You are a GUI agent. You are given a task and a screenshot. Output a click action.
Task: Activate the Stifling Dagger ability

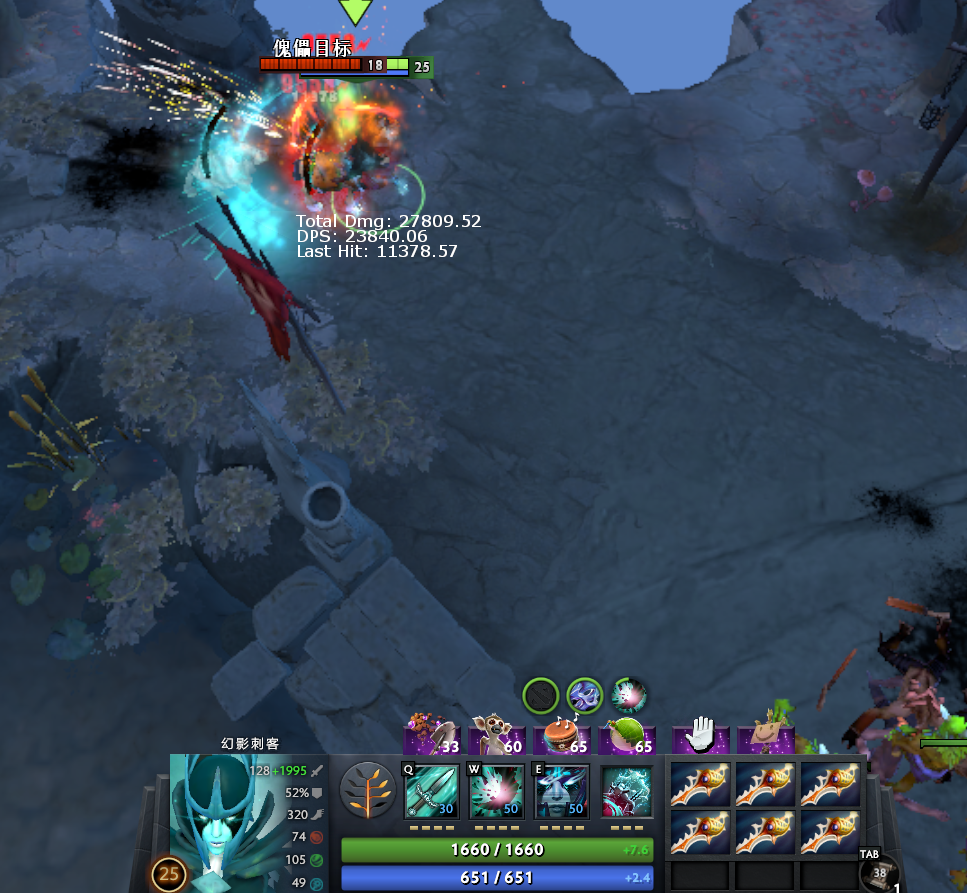click(431, 792)
